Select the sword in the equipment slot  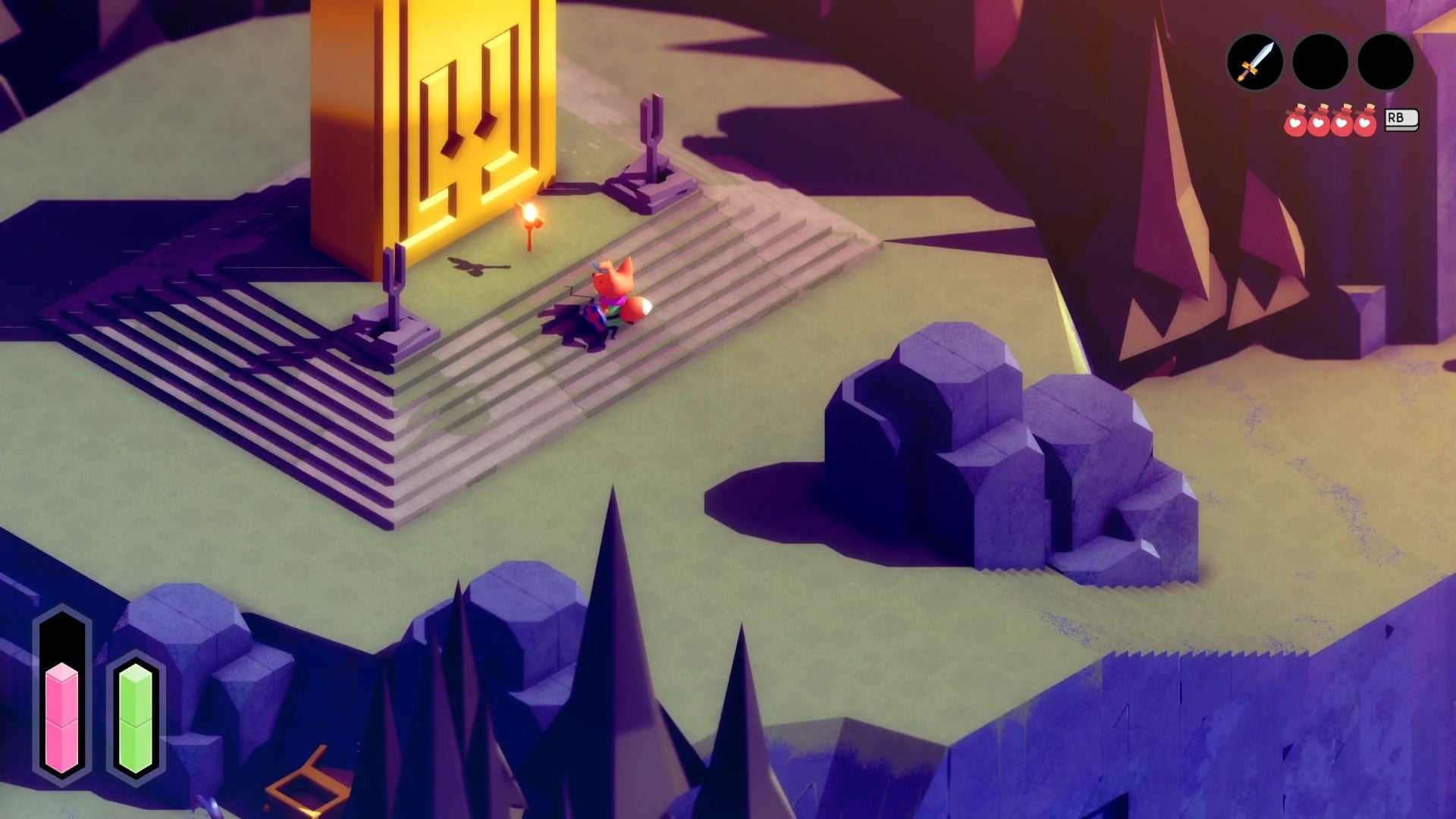tap(1255, 62)
